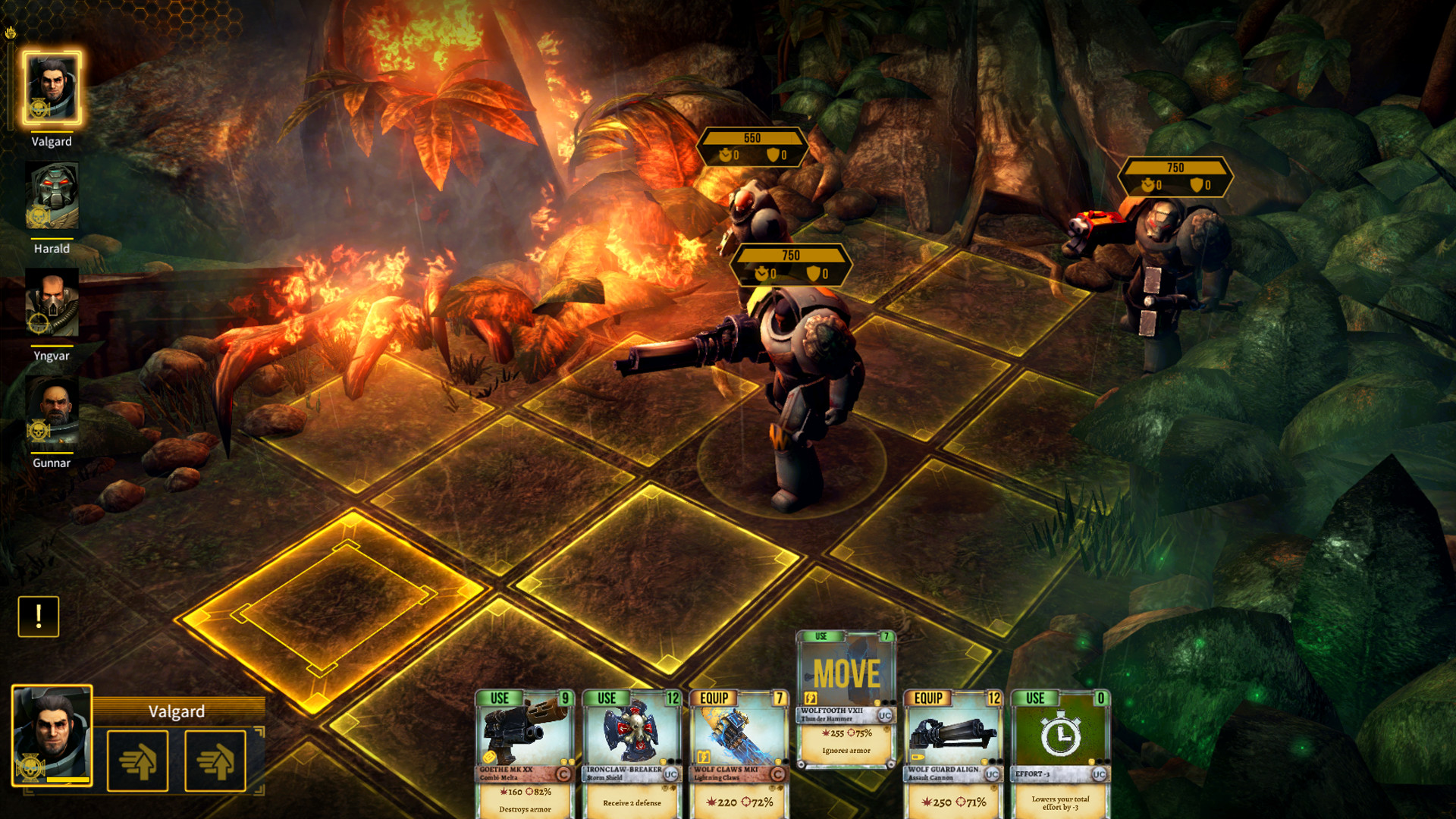
Task: Click the skull crest badge on Valgard's bottom portrait
Action: click(x=30, y=766)
